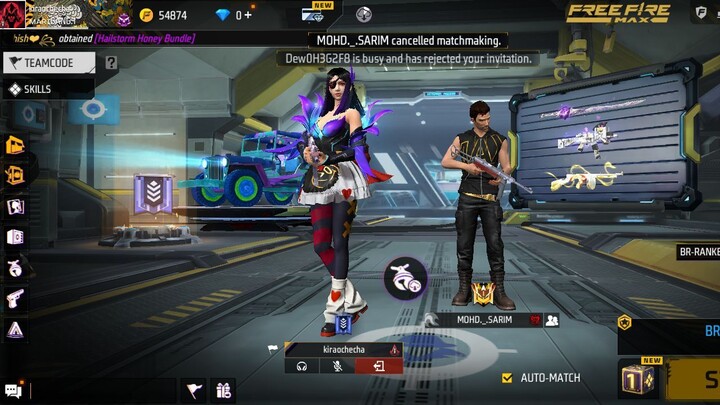The height and width of the screenshot is (405, 720).
Task: Open the chat box icon
Action: (13, 391)
